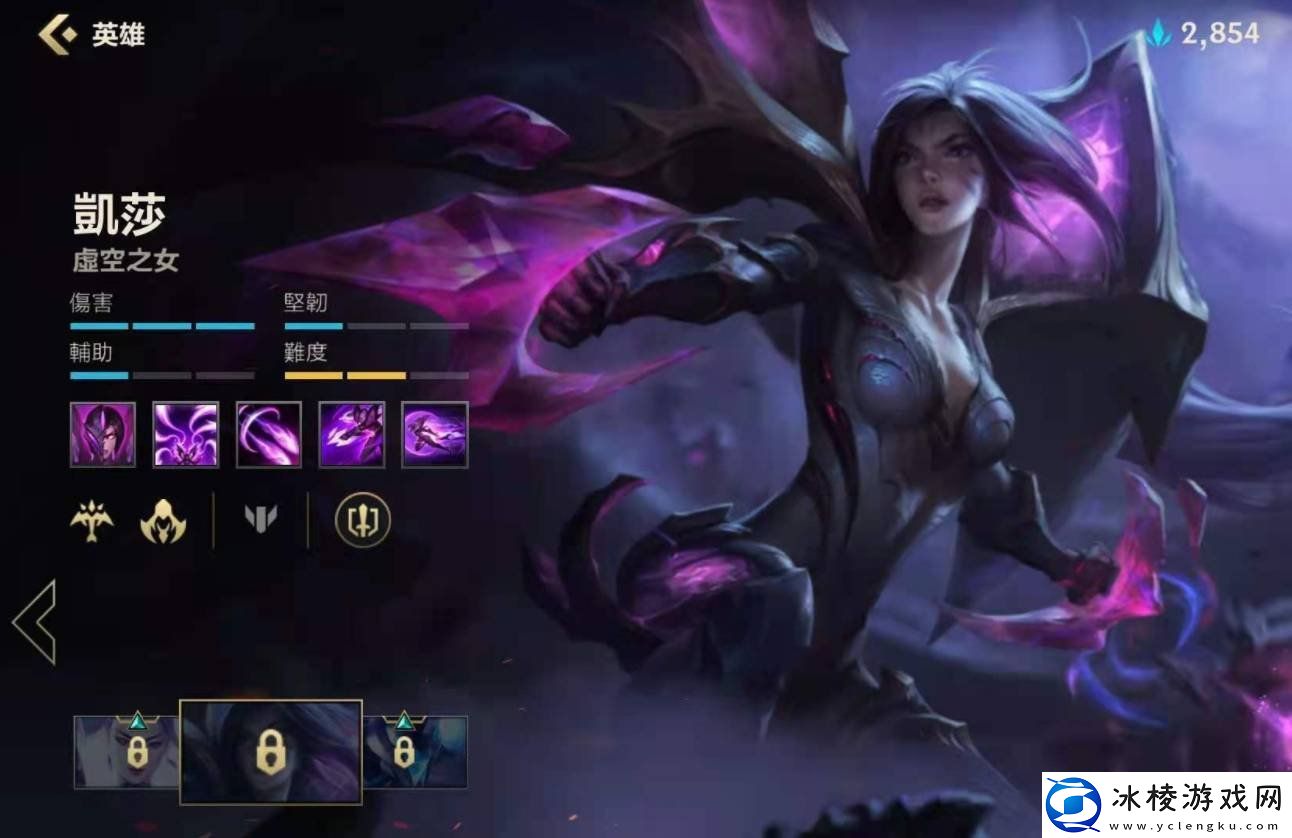Pick the locked blue-toned skin thumbnail
This screenshot has height=838, width=1292.
click(x=414, y=752)
